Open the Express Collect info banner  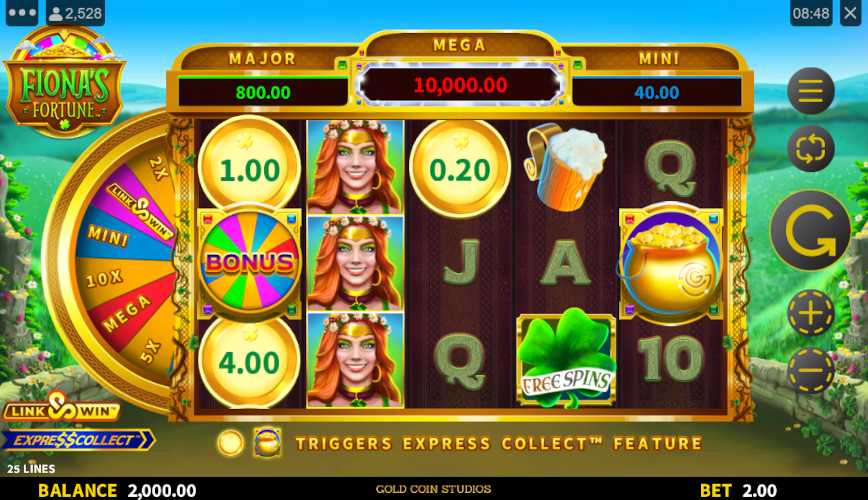coord(77,440)
